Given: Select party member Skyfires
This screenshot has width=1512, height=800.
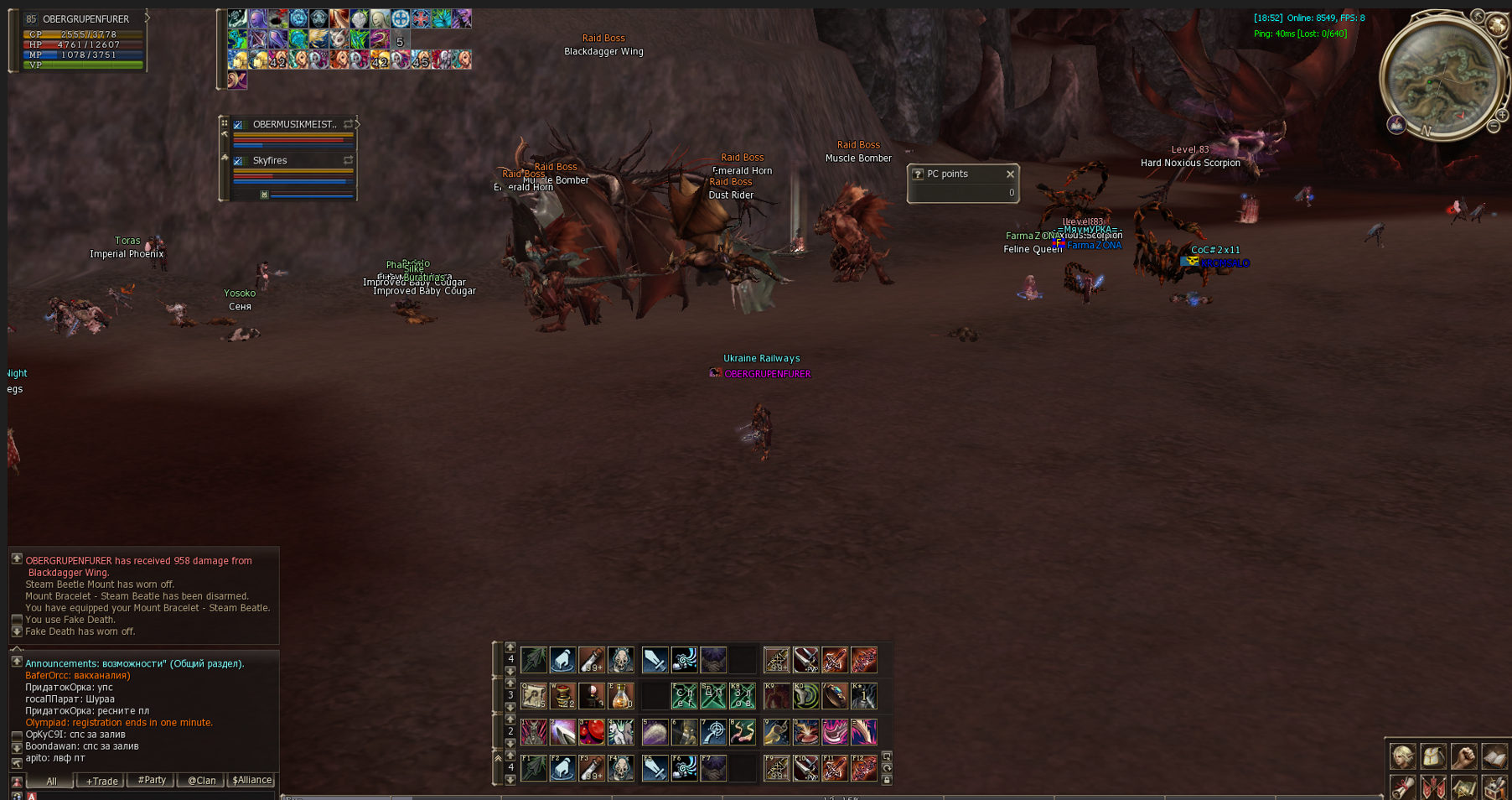Looking at the screenshot, I should (x=270, y=160).
